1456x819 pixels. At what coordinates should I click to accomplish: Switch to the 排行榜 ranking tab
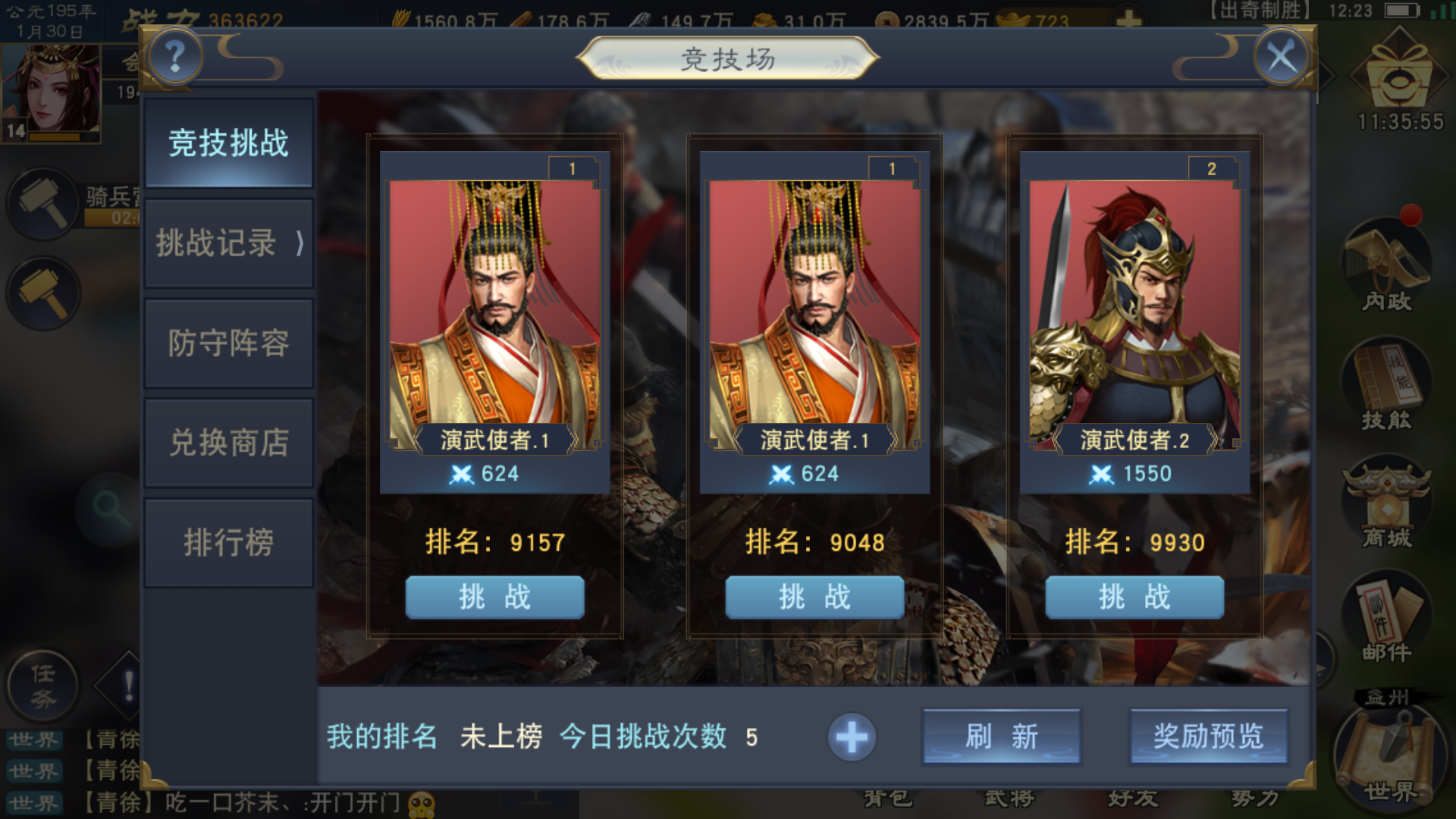pos(227,541)
